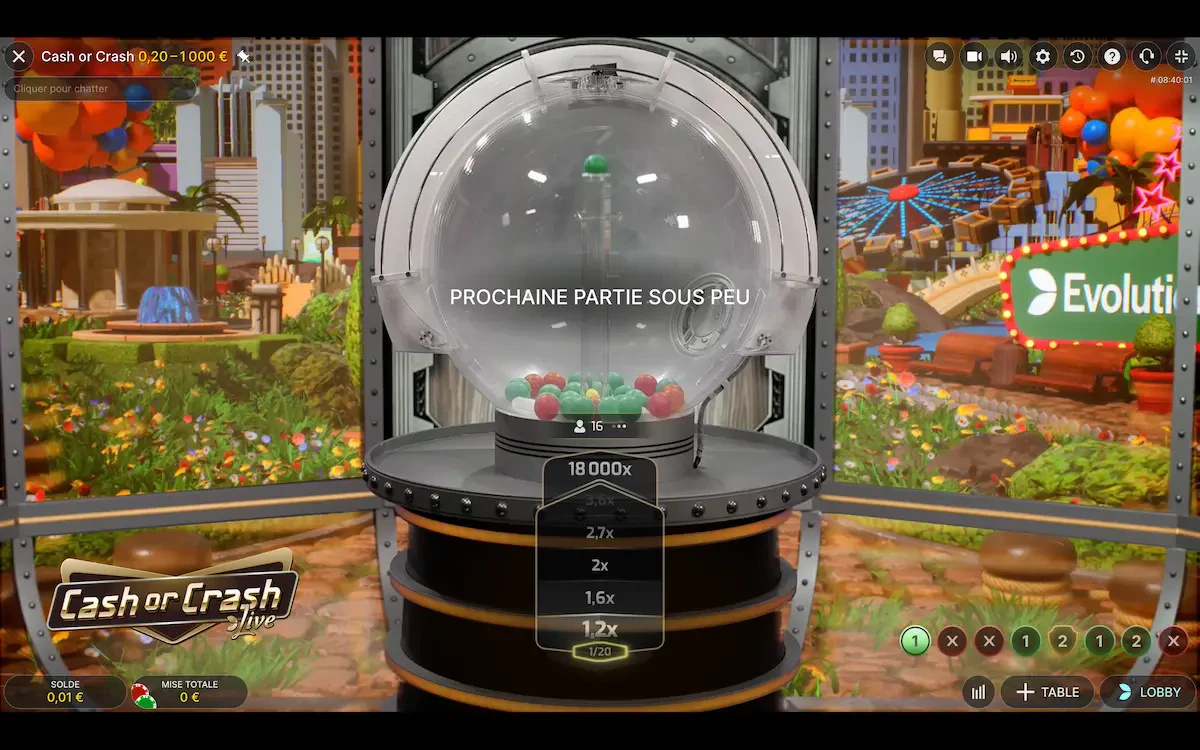Click the chat input field

(100, 89)
